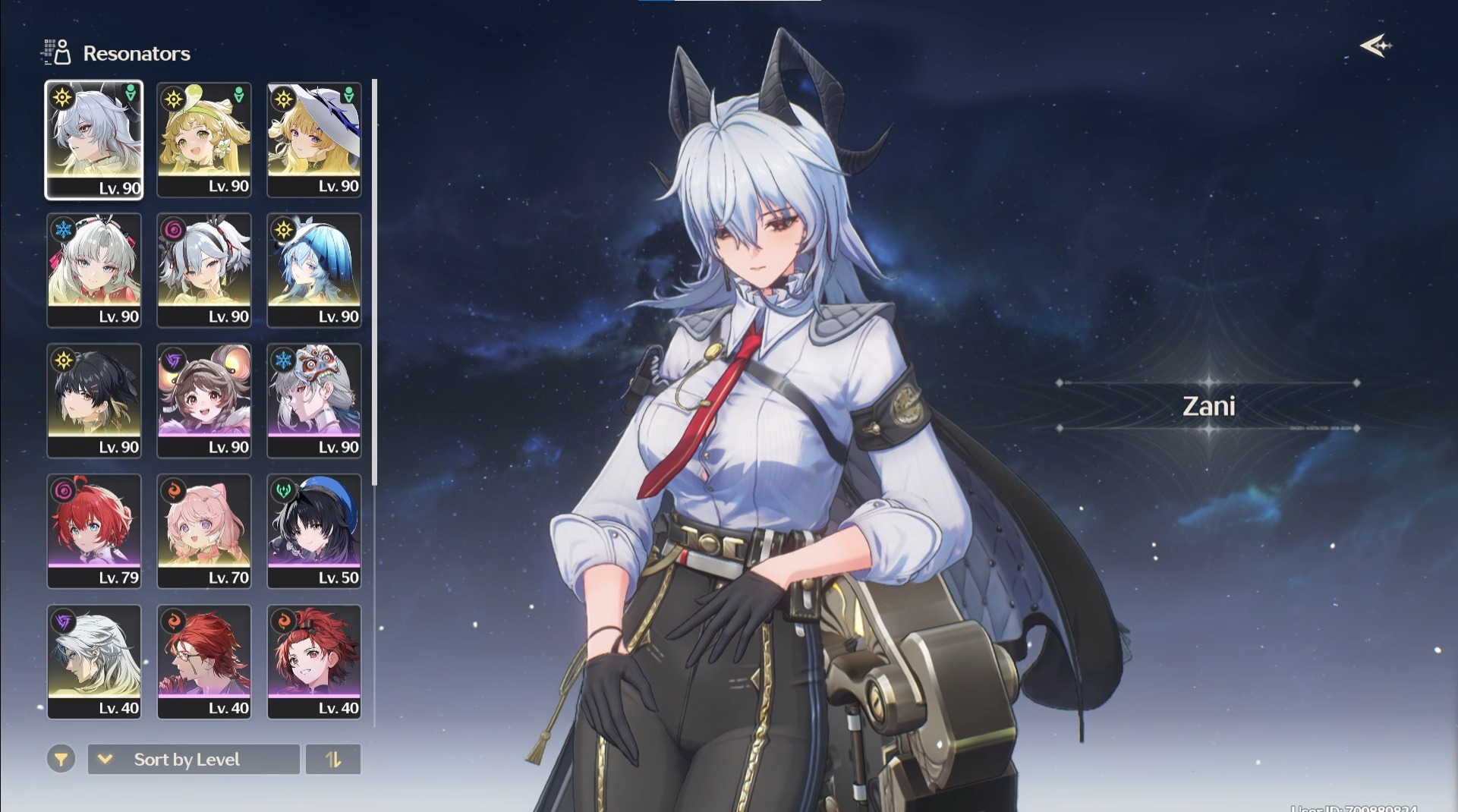Go back using the top-right arrow
Screen dimensions: 1458x812
point(1375,46)
